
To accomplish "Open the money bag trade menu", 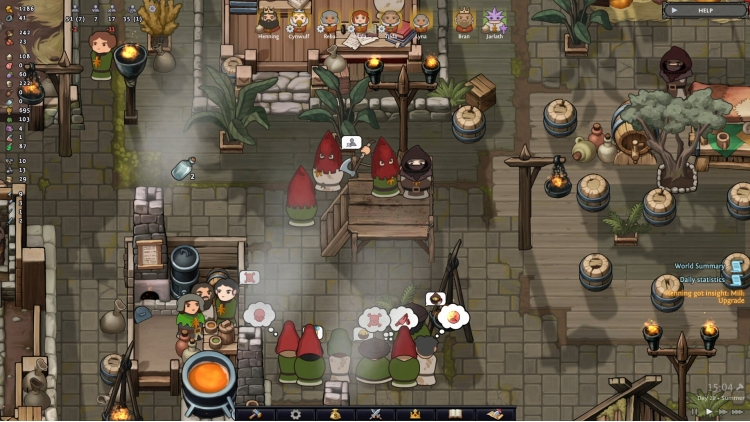I will pyautogui.click(x=335, y=414).
